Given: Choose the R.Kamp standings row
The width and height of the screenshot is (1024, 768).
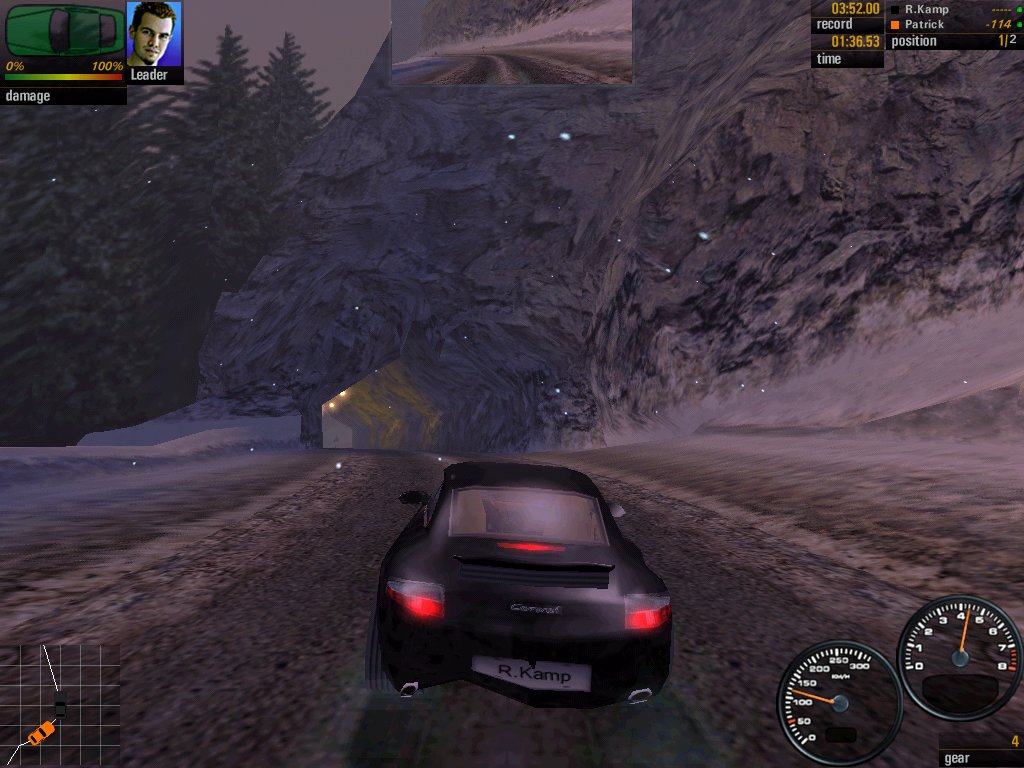Looking at the screenshot, I should (953, 9).
